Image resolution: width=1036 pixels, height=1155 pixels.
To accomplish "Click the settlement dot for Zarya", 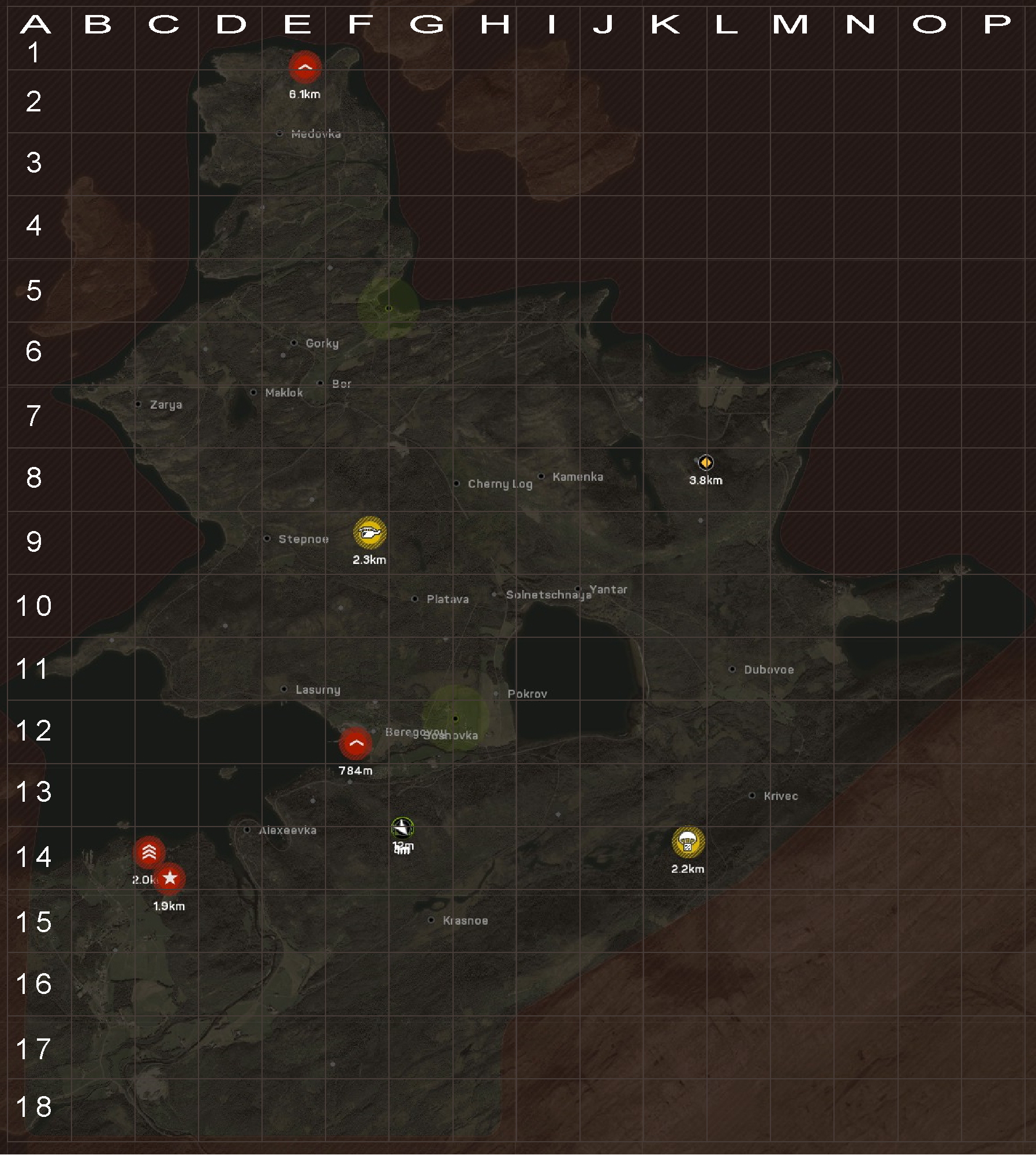I will click(x=138, y=405).
